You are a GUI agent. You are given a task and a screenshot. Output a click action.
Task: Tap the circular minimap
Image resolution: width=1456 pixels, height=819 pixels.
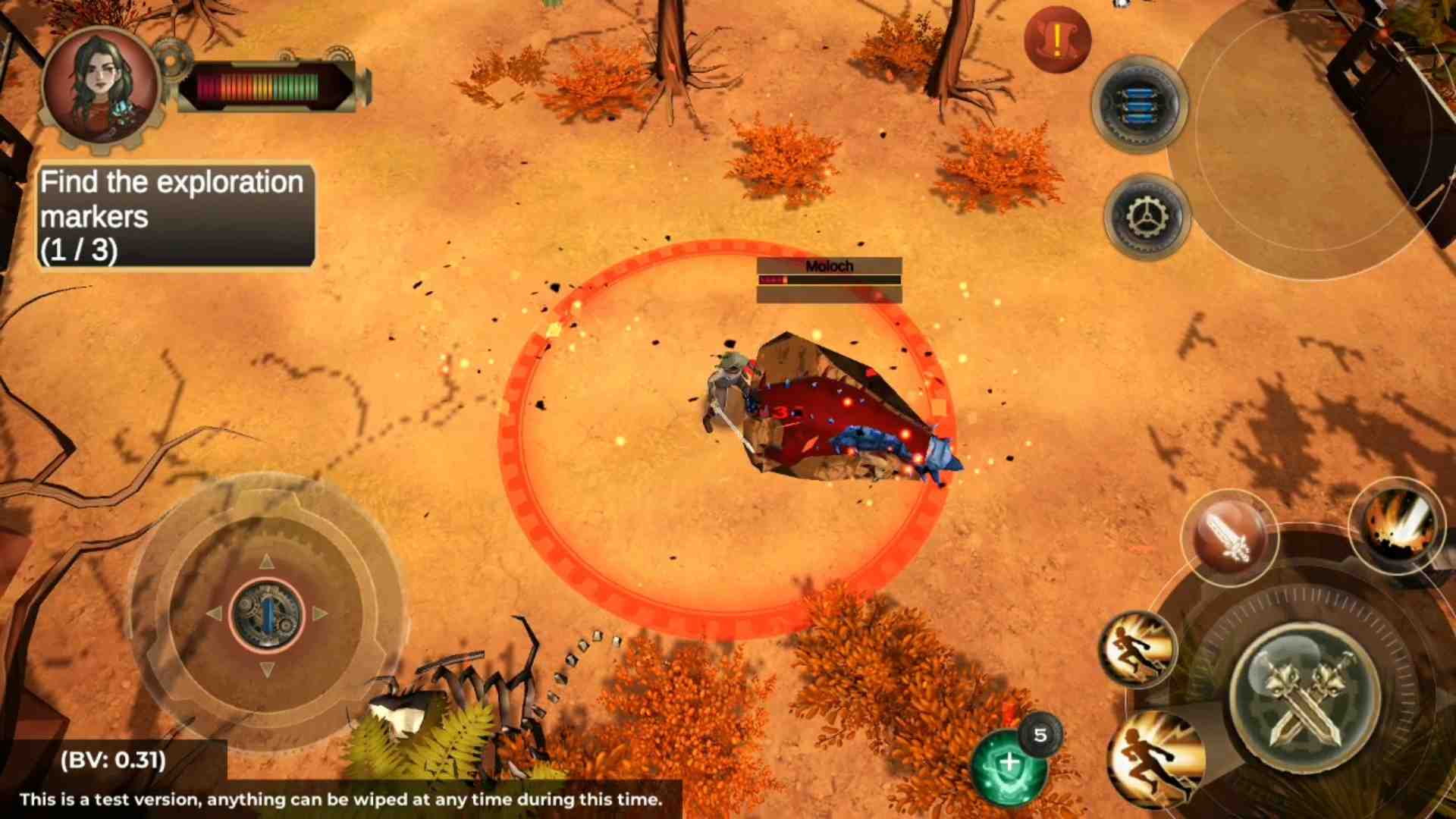[1312, 136]
